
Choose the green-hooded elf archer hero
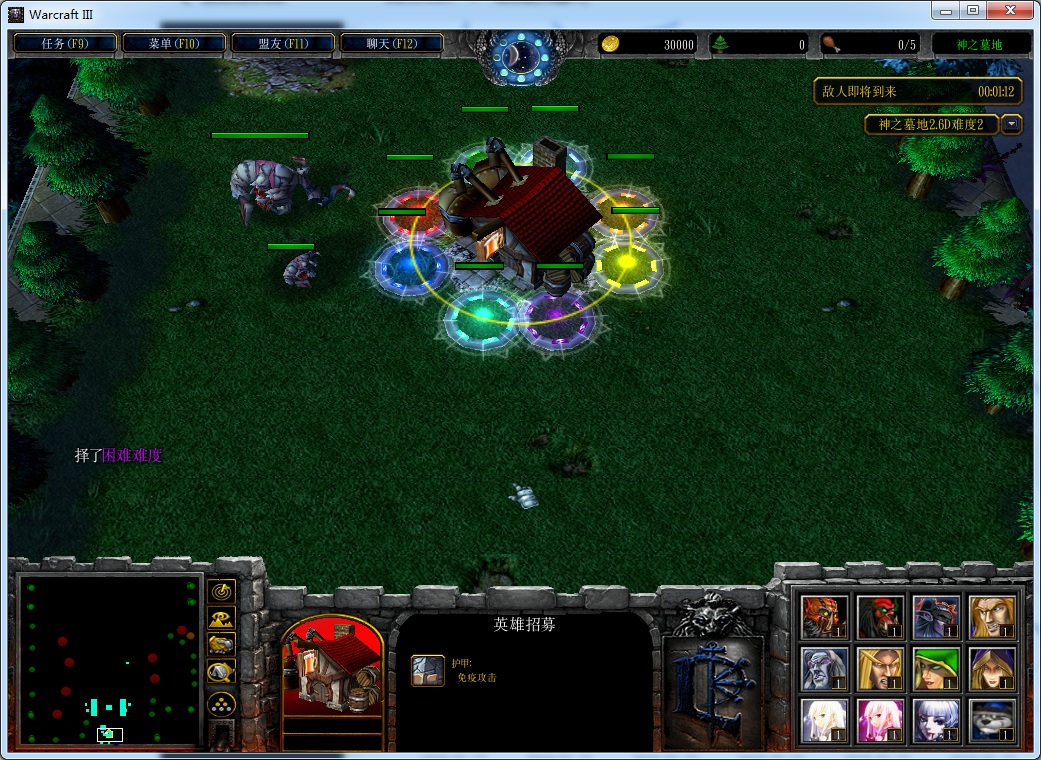[x=936, y=669]
